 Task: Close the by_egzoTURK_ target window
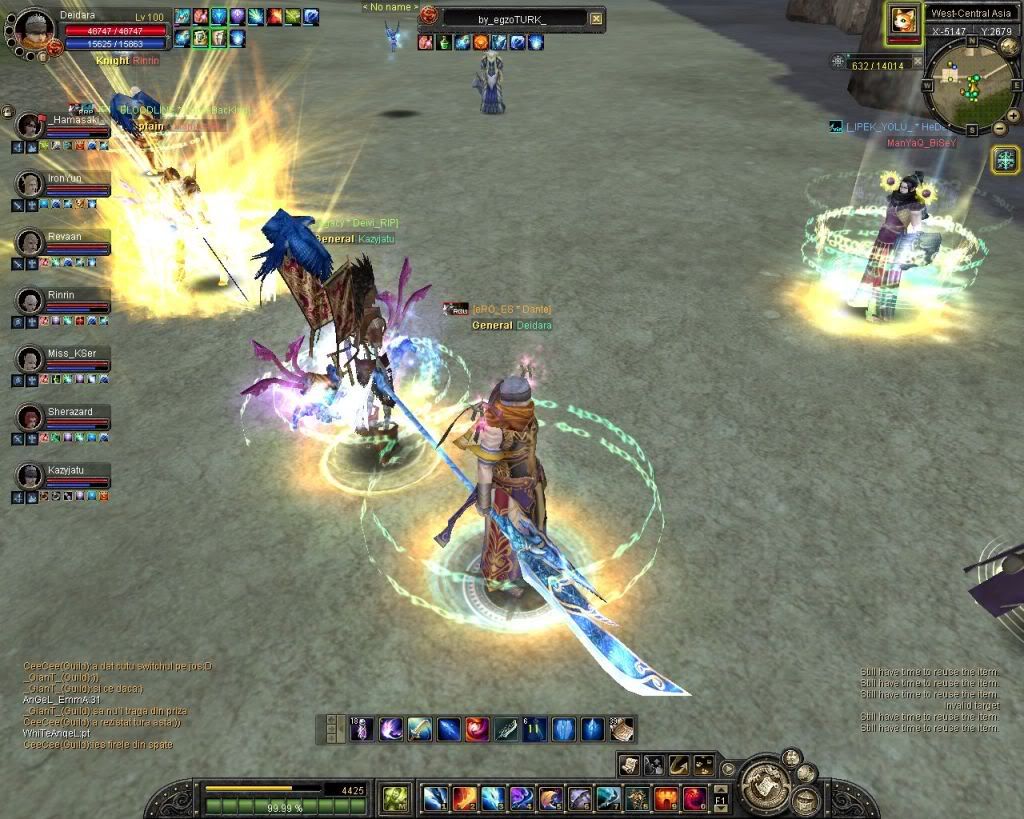pyautogui.click(x=596, y=18)
